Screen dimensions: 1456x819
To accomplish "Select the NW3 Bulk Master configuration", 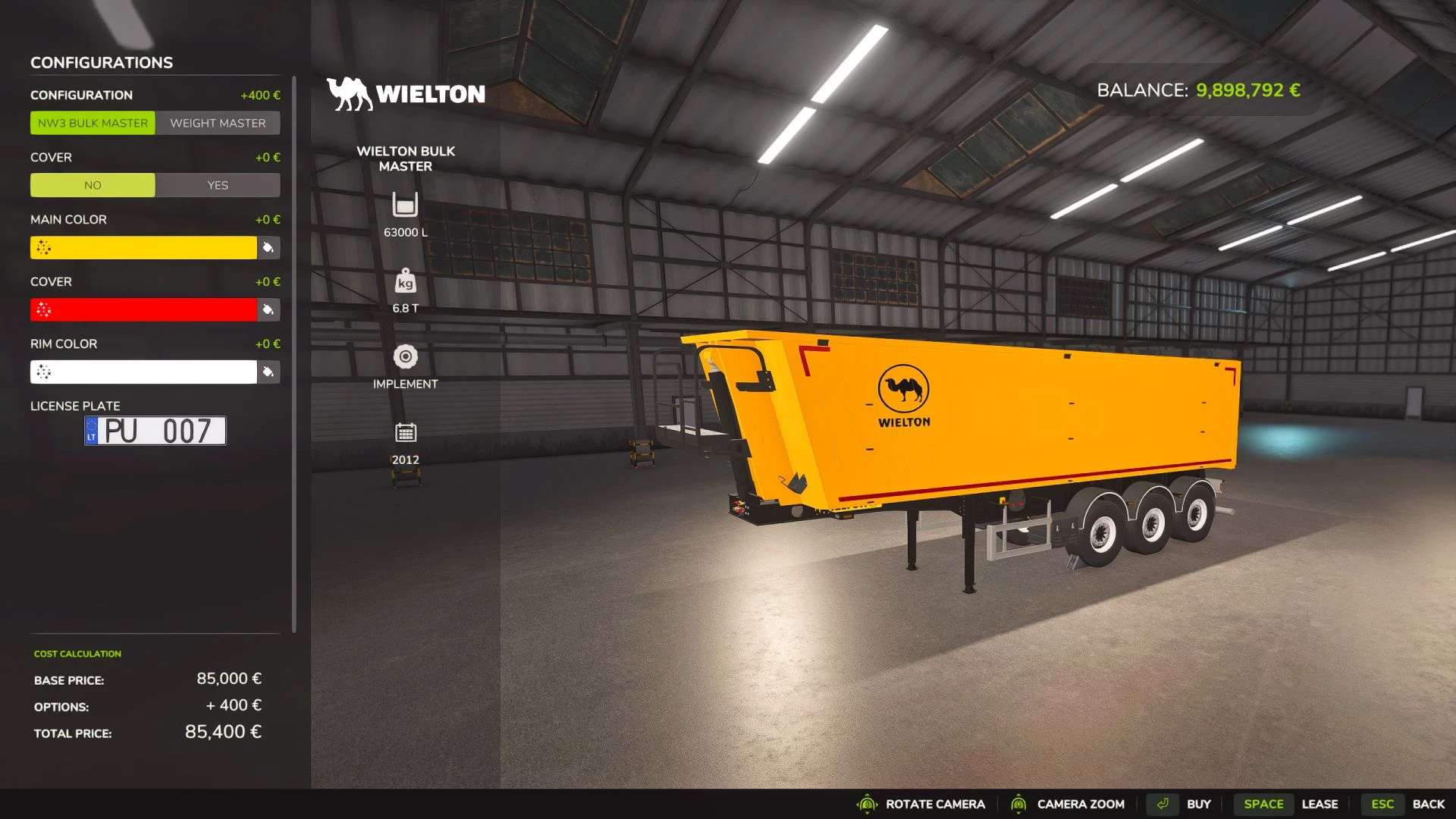I will point(93,123).
